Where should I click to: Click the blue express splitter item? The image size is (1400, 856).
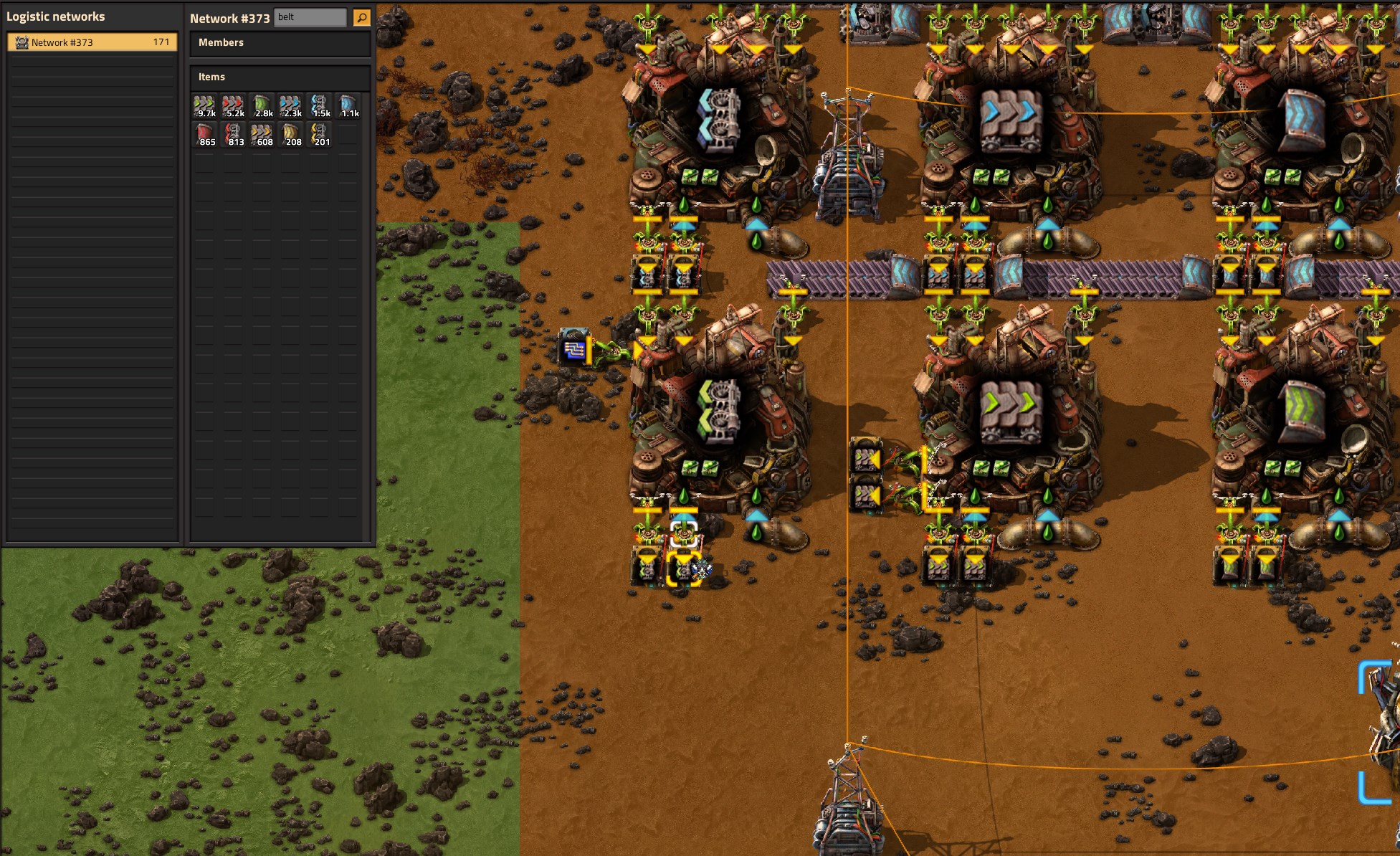pyautogui.click(x=320, y=106)
